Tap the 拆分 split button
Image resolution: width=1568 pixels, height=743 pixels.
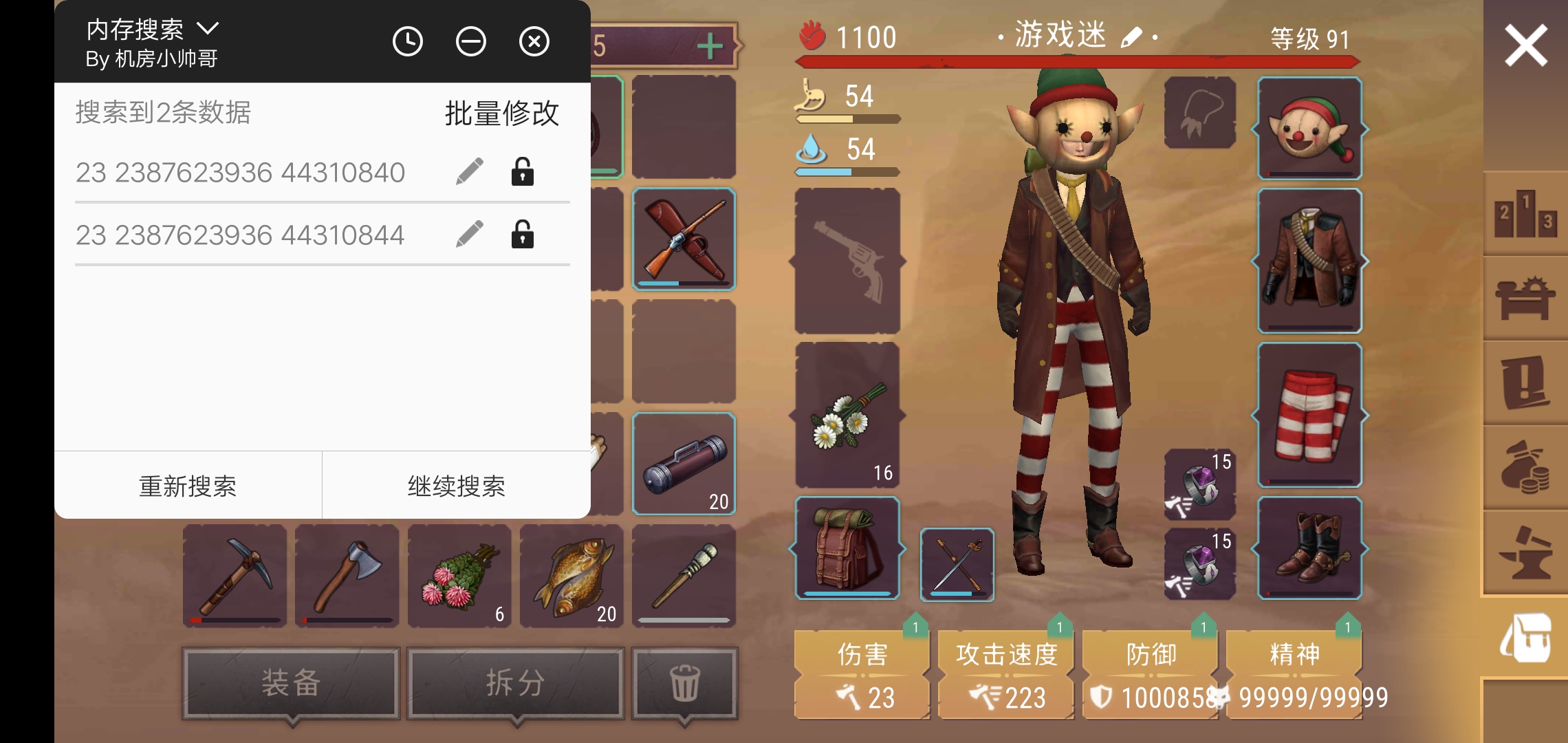click(x=515, y=682)
